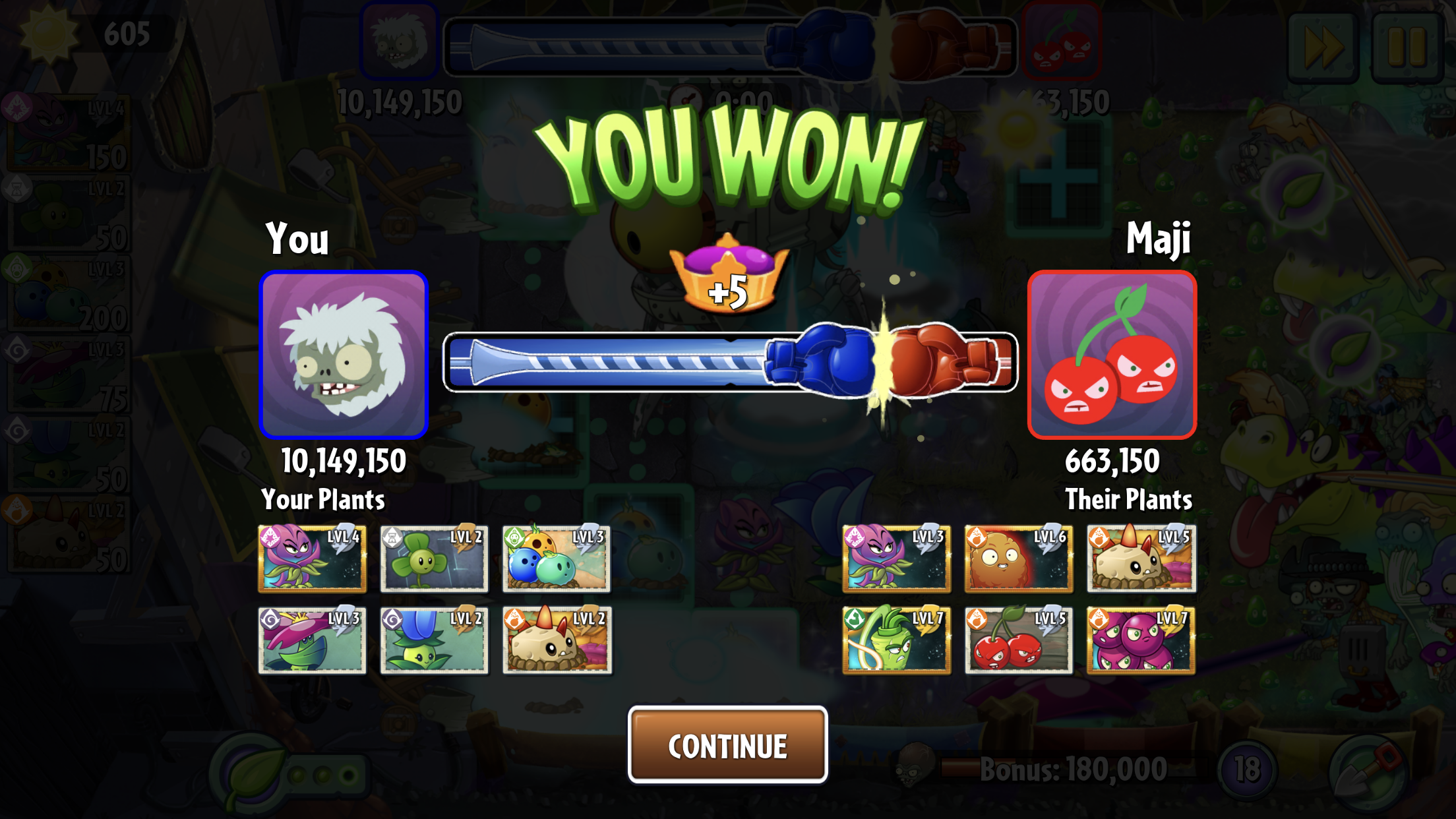Choose your LVL 2 Primal Potato Mine card

557,640
